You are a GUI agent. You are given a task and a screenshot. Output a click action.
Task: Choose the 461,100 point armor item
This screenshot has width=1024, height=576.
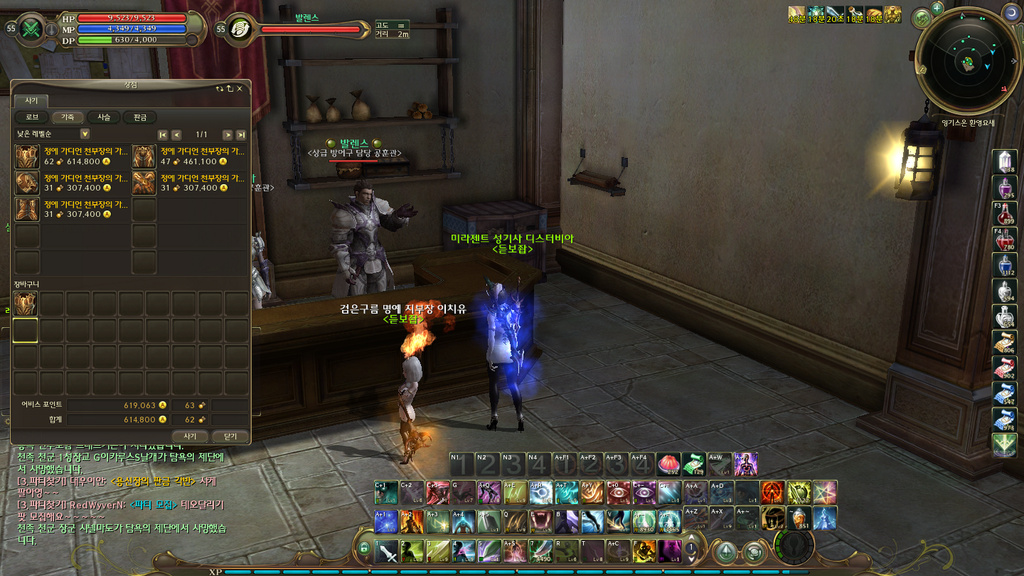144,156
